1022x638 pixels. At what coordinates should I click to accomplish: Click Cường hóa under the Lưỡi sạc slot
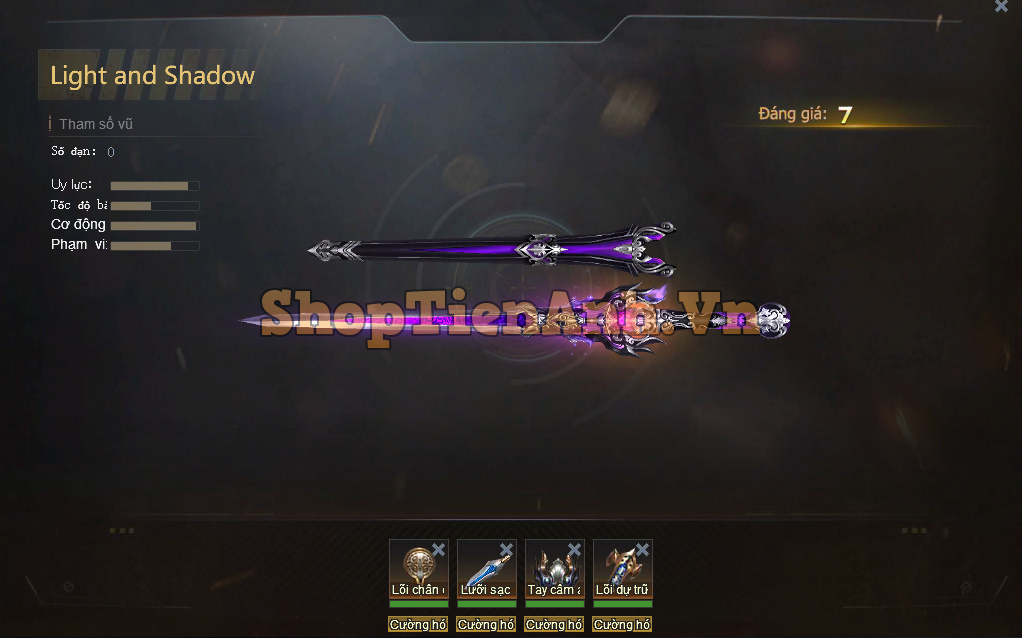point(486,624)
